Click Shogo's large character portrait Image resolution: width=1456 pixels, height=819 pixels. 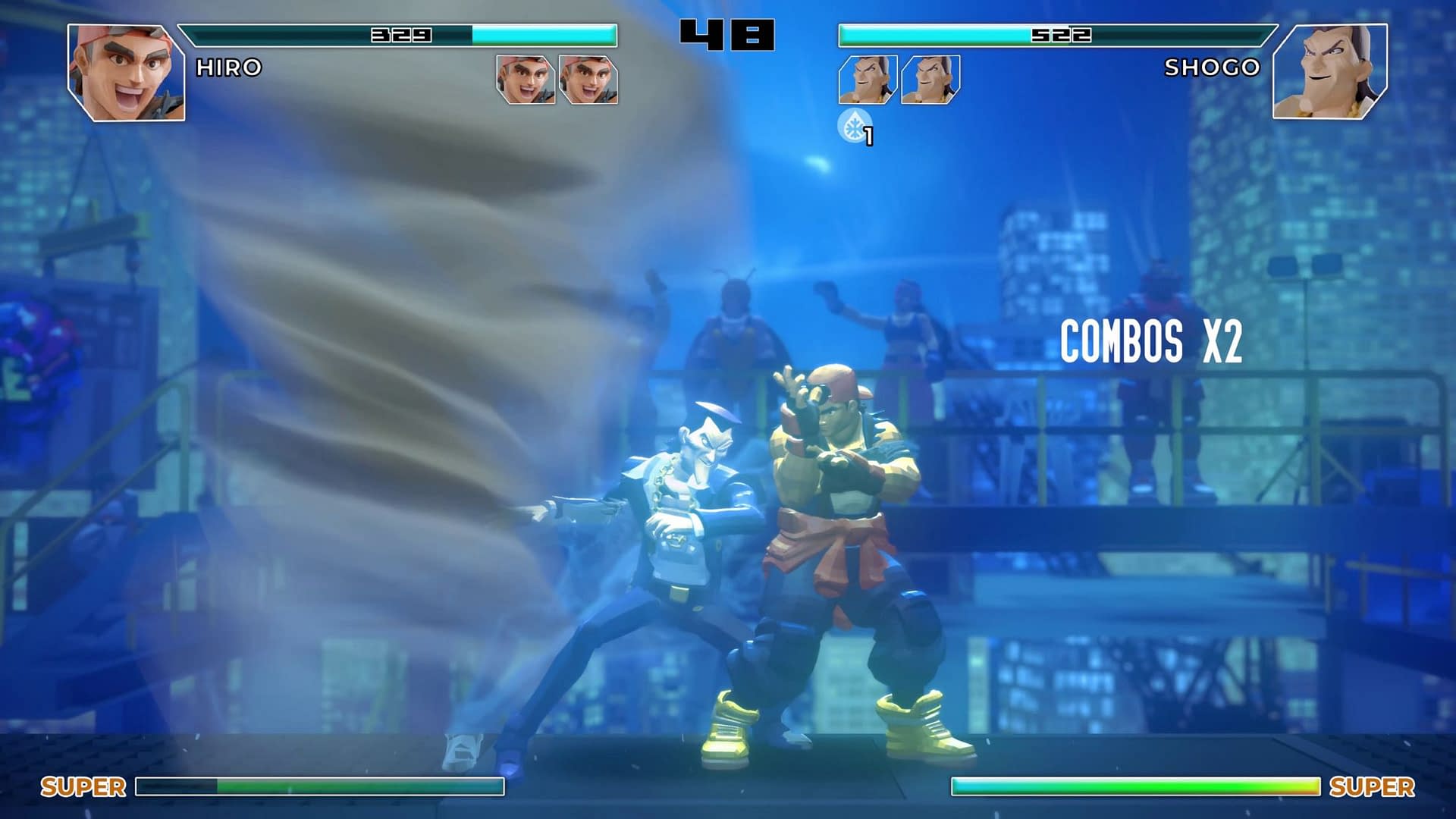coord(1330,71)
